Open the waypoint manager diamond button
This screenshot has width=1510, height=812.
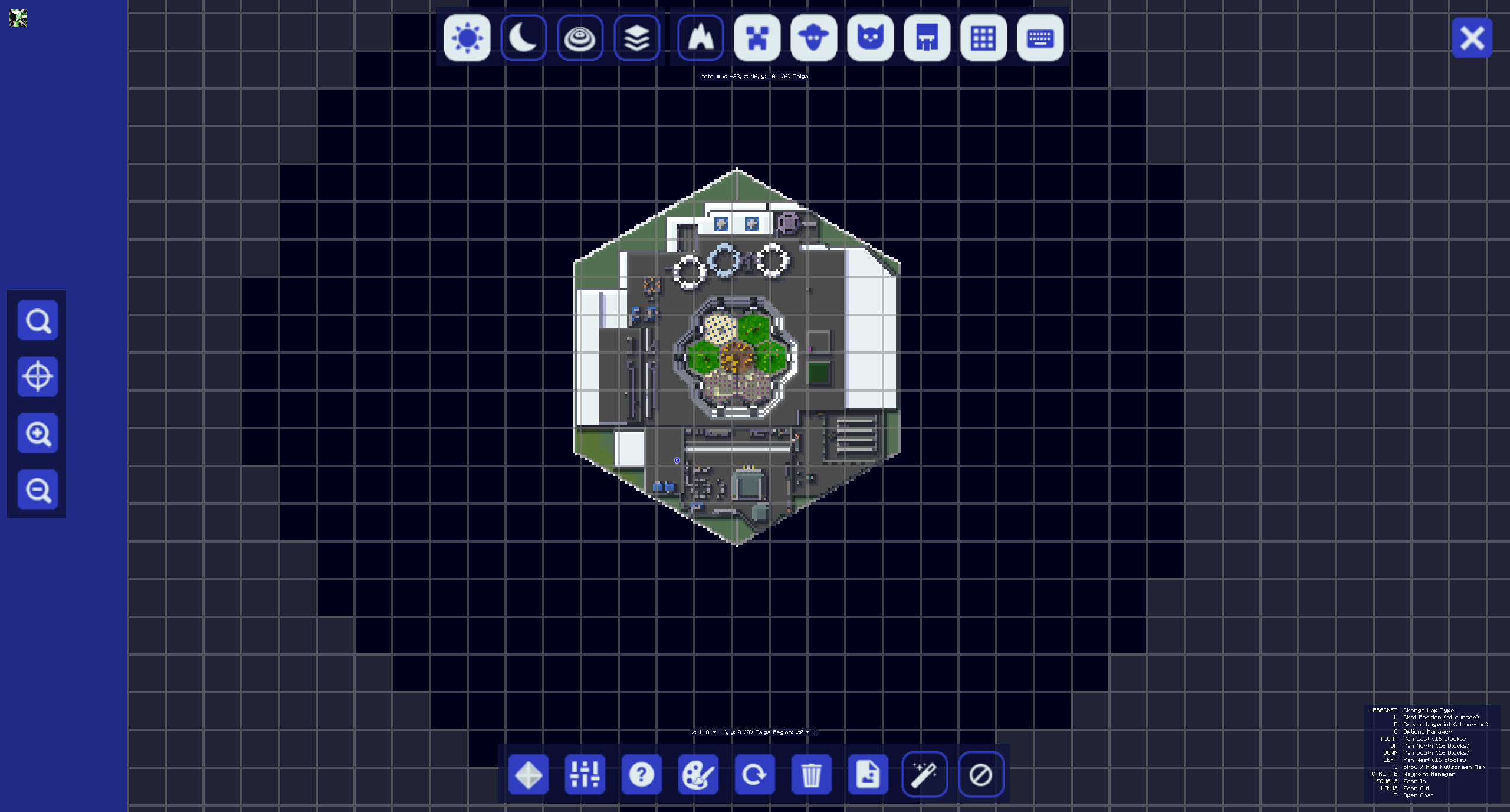coord(528,774)
